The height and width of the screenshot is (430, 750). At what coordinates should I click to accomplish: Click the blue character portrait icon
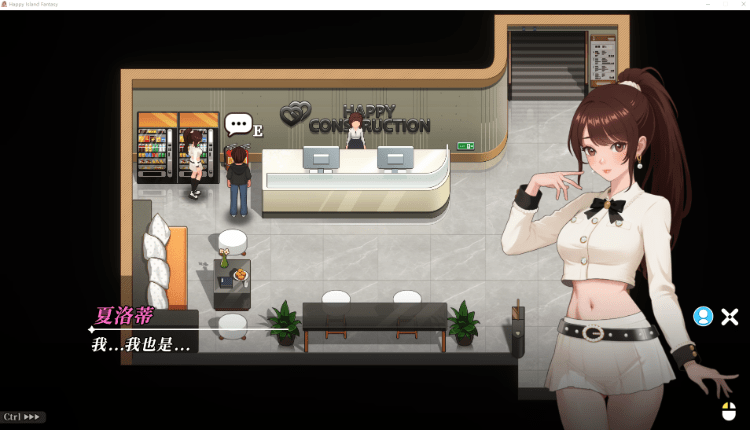(703, 317)
